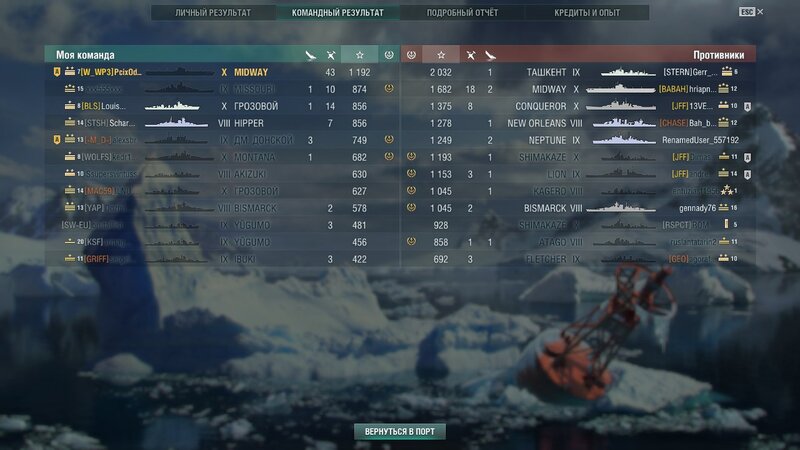Select the Кредиты и опыт tab
Viewport: 800px width, 450px height.
(587, 13)
